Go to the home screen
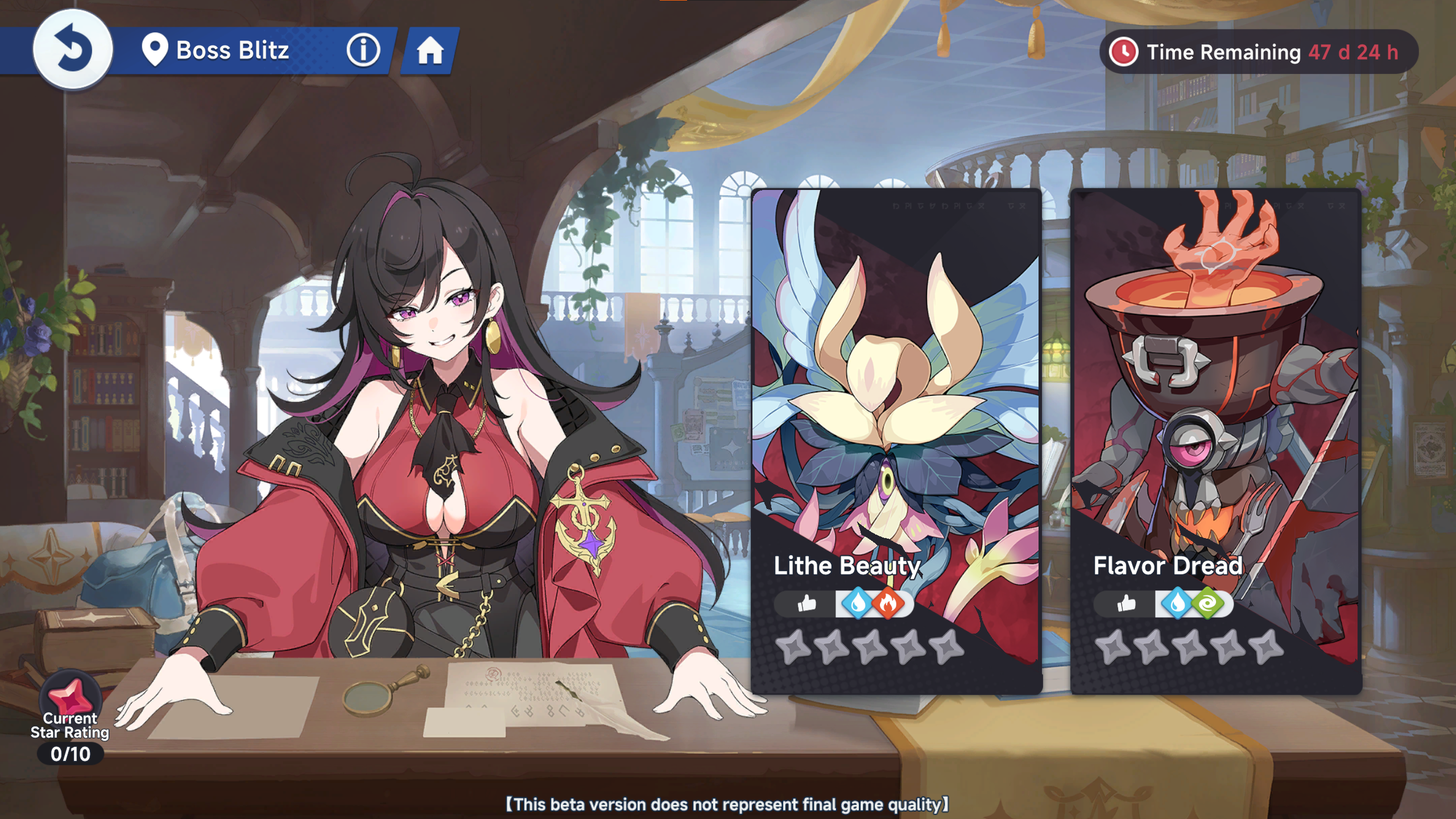This screenshot has height=819, width=1456. click(430, 51)
